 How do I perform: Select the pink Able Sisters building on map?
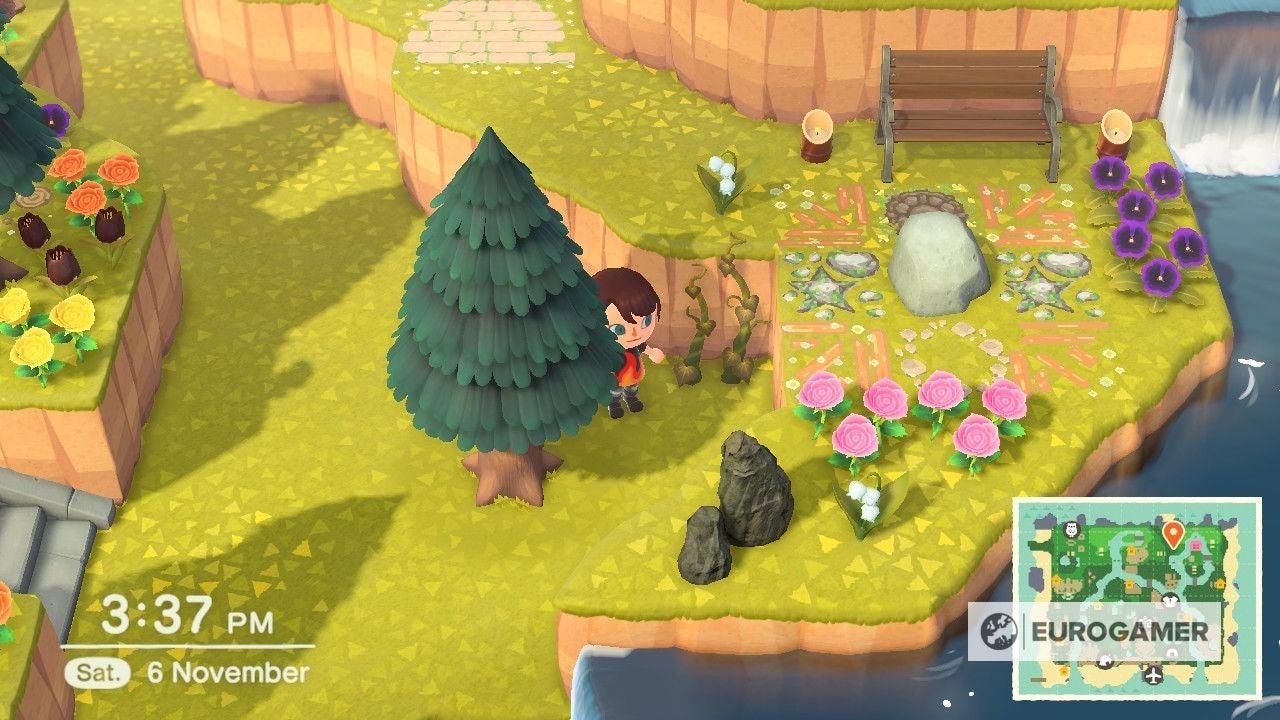pyautogui.click(x=1196, y=545)
